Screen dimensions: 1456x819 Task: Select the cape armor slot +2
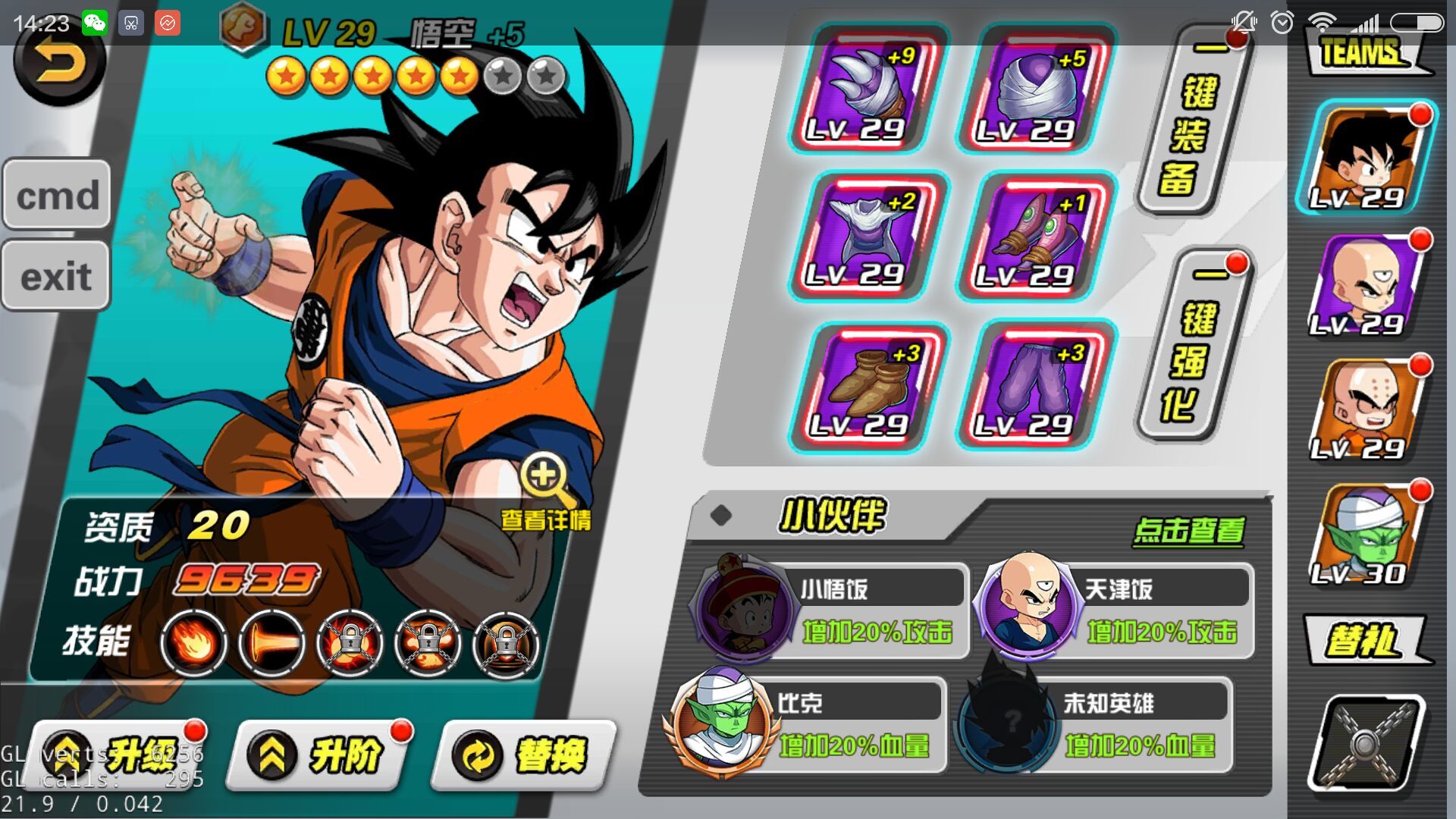pyautogui.click(x=867, y=237)
